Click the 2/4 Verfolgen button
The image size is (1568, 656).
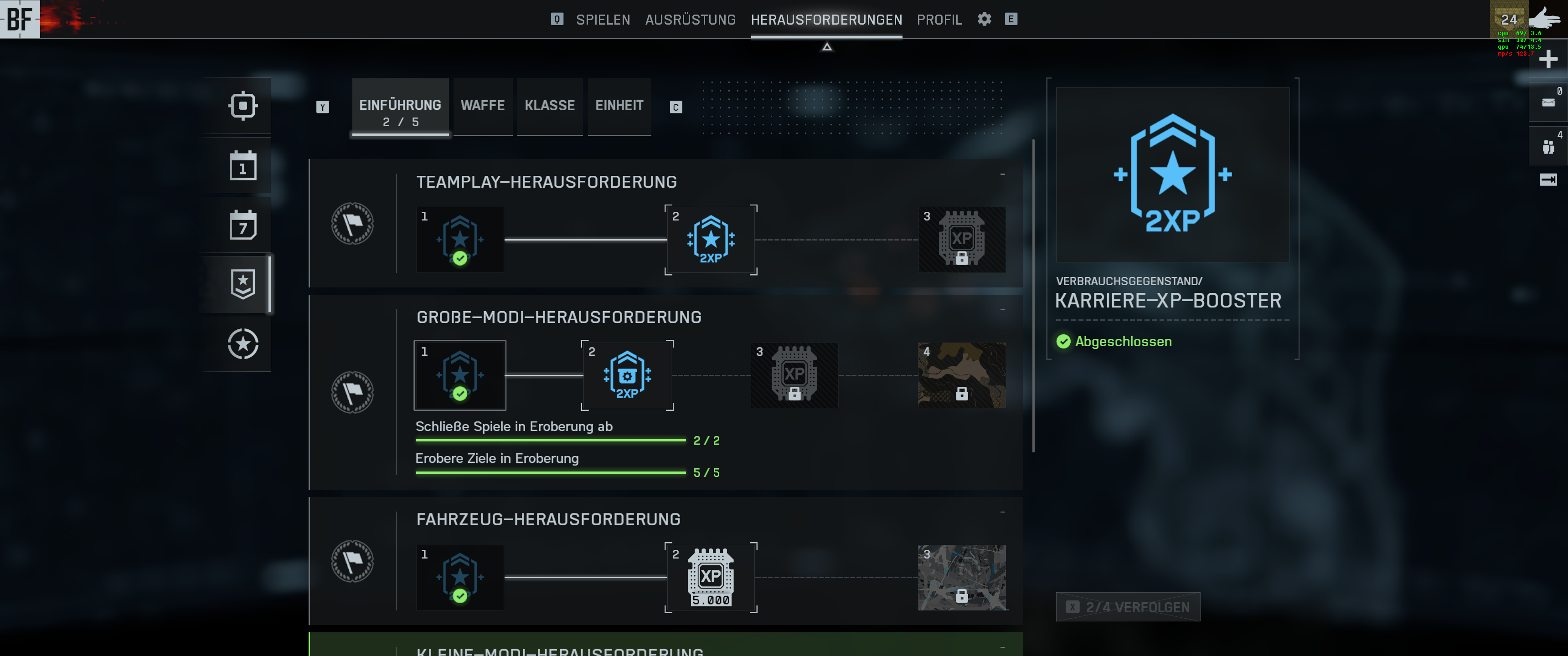(x=1128, y=607)
